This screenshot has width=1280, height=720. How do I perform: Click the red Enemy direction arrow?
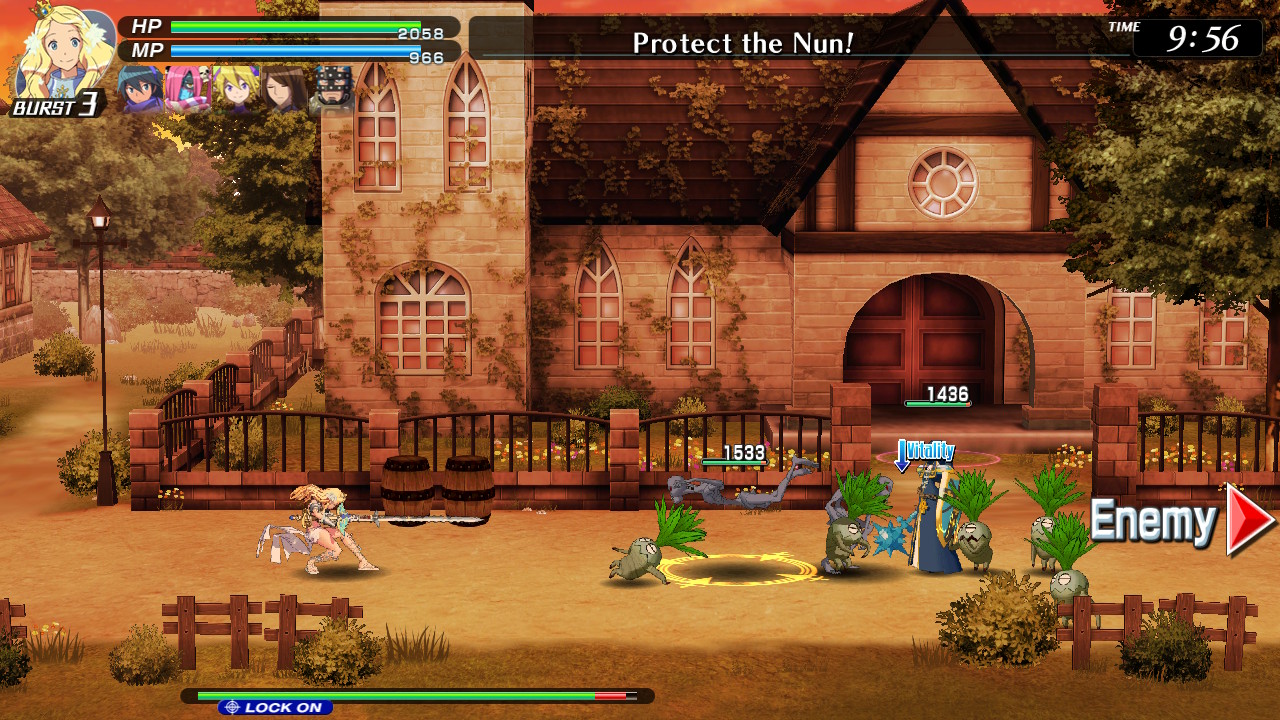click(1250, 519)
